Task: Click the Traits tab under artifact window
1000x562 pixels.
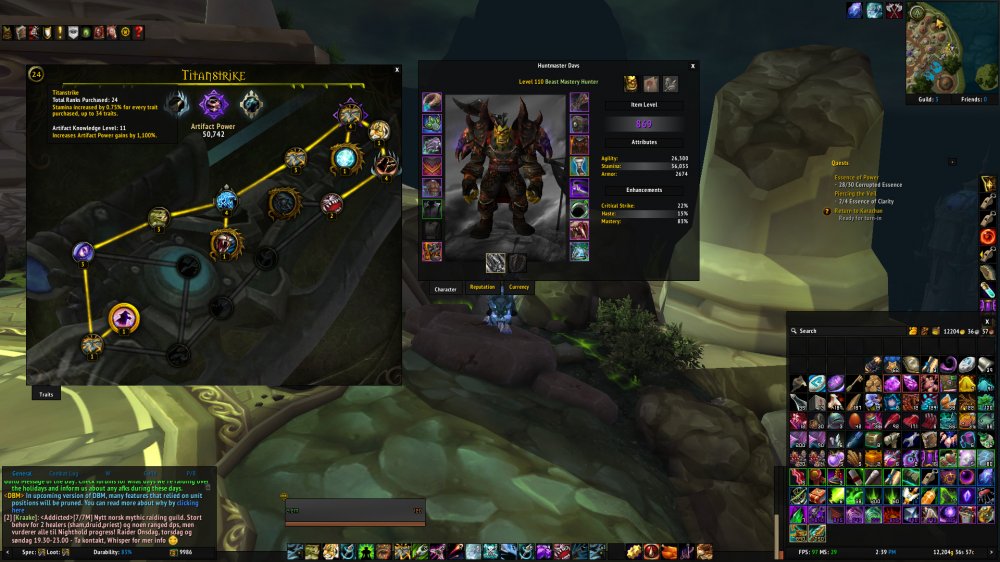Action: 45,395
